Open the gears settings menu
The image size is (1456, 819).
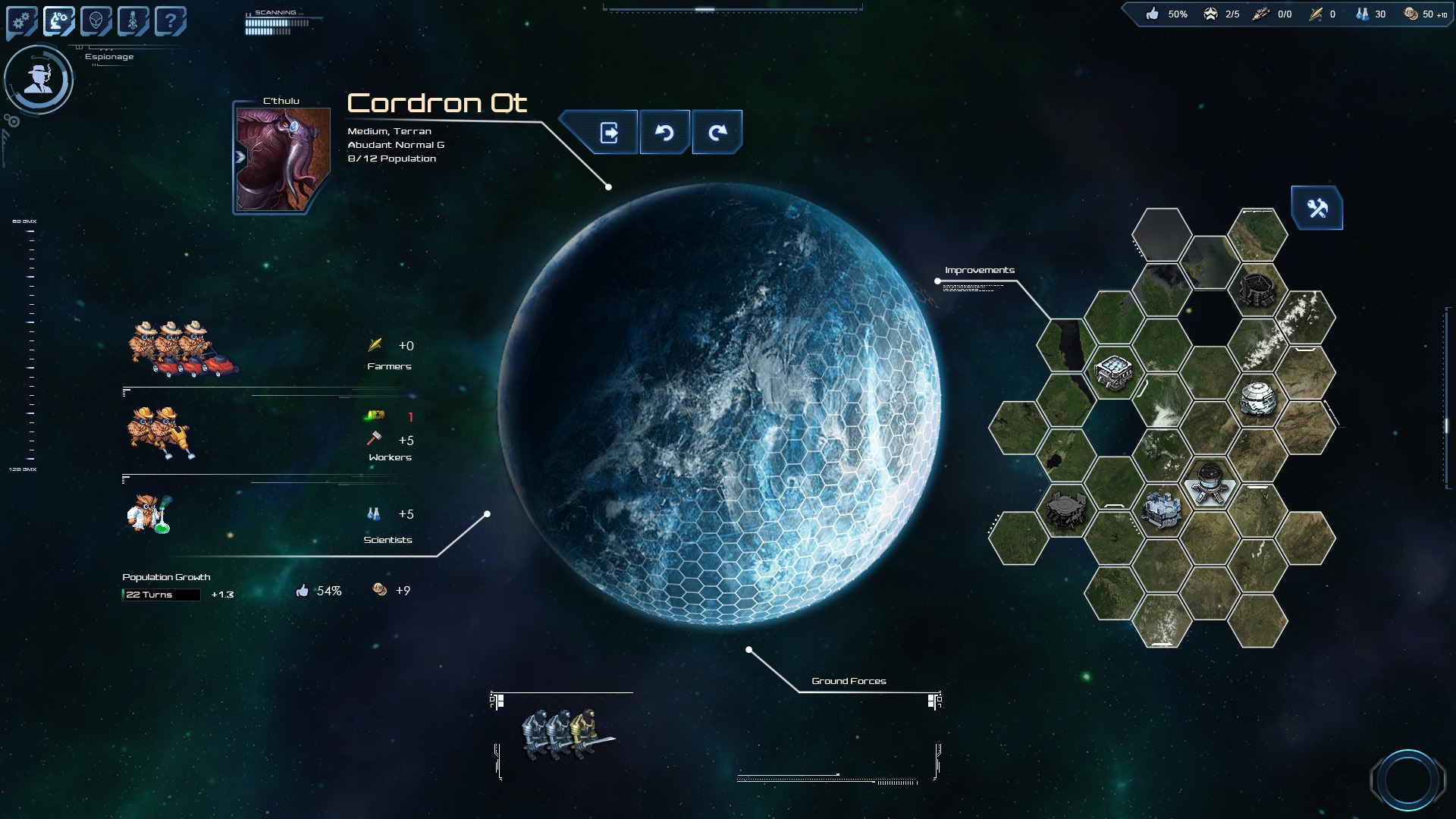(x=22, y=21)
